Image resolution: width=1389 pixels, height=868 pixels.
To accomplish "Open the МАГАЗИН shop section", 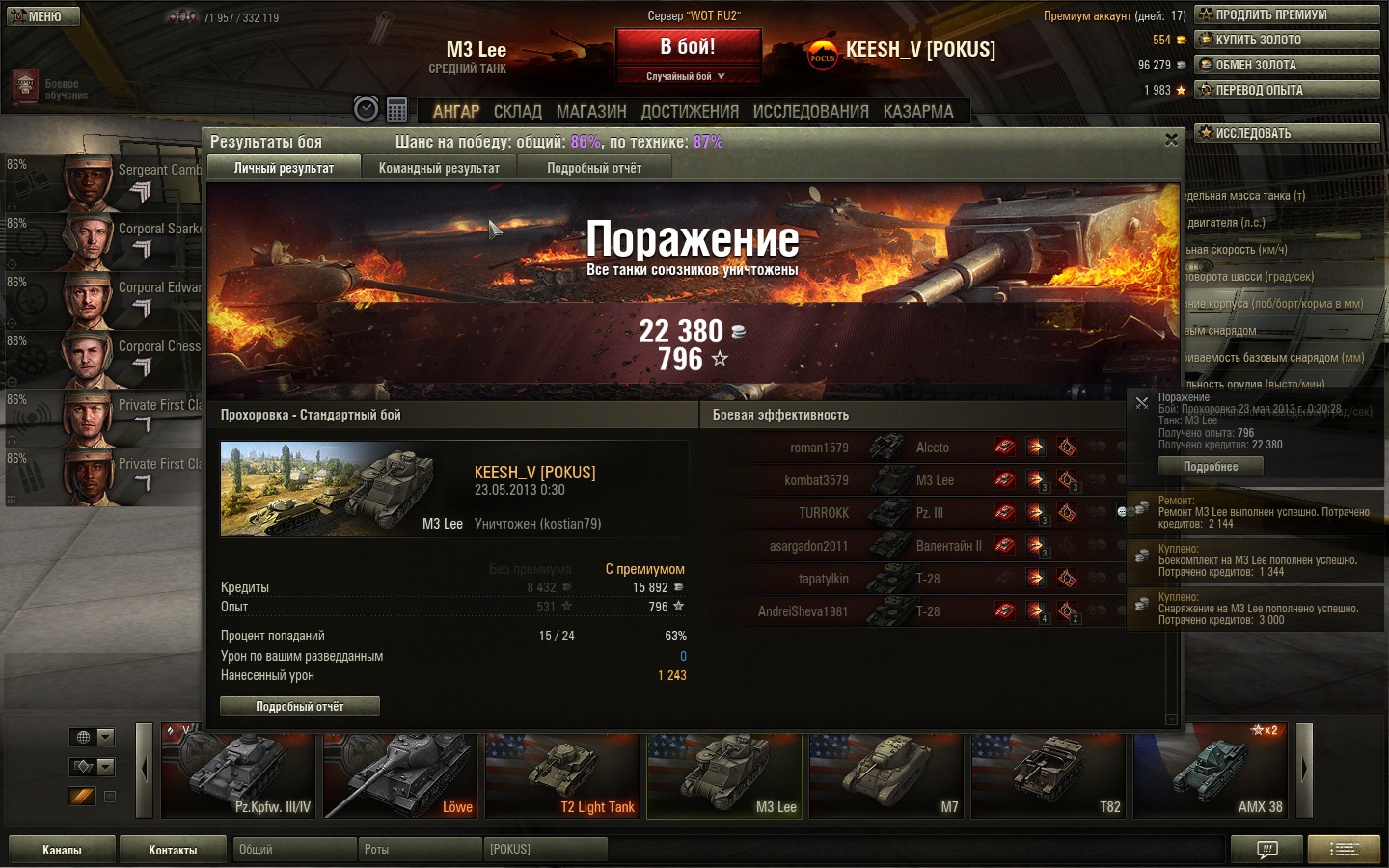I will point(591,112).
